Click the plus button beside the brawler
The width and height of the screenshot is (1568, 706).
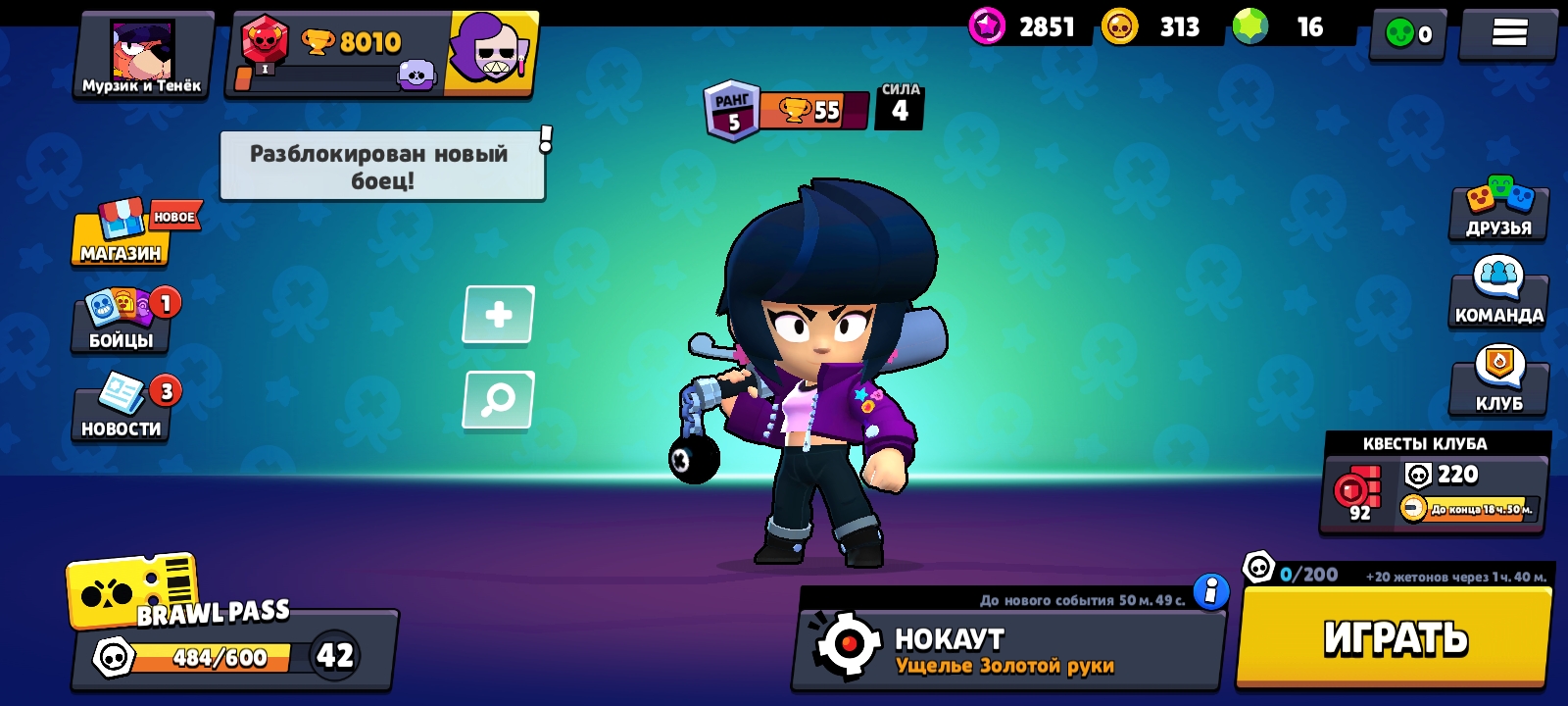click(x=499, y=315)
